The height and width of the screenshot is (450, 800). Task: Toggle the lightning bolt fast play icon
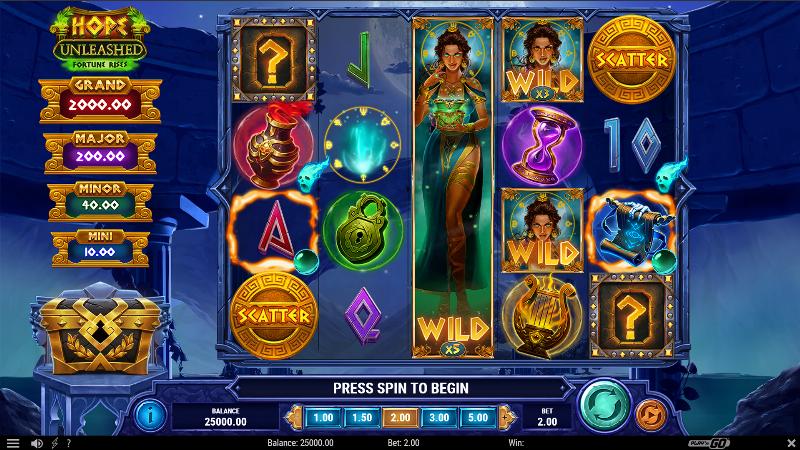pos(54,442)
